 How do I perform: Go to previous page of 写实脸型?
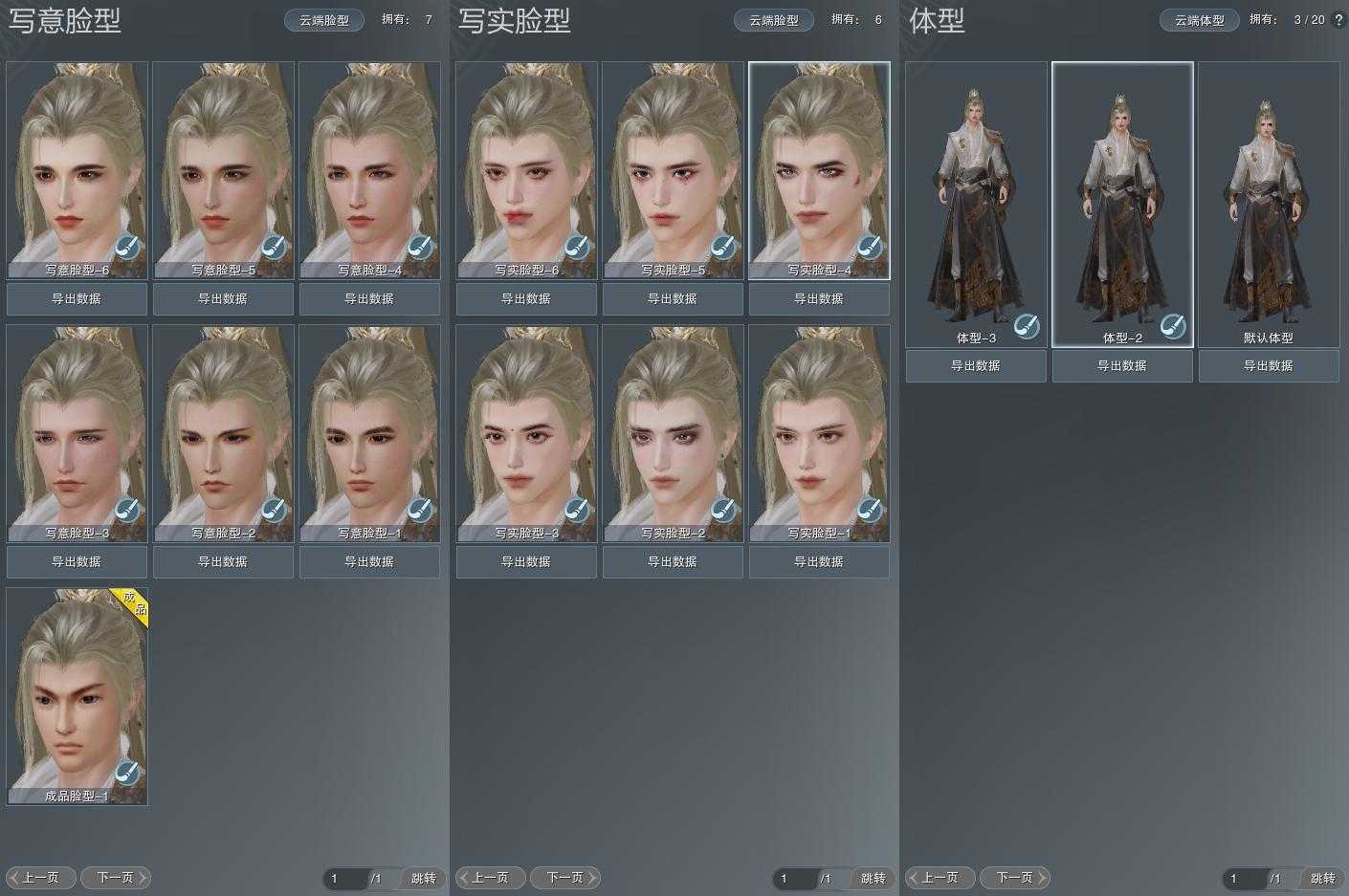[x=490, y=878]
